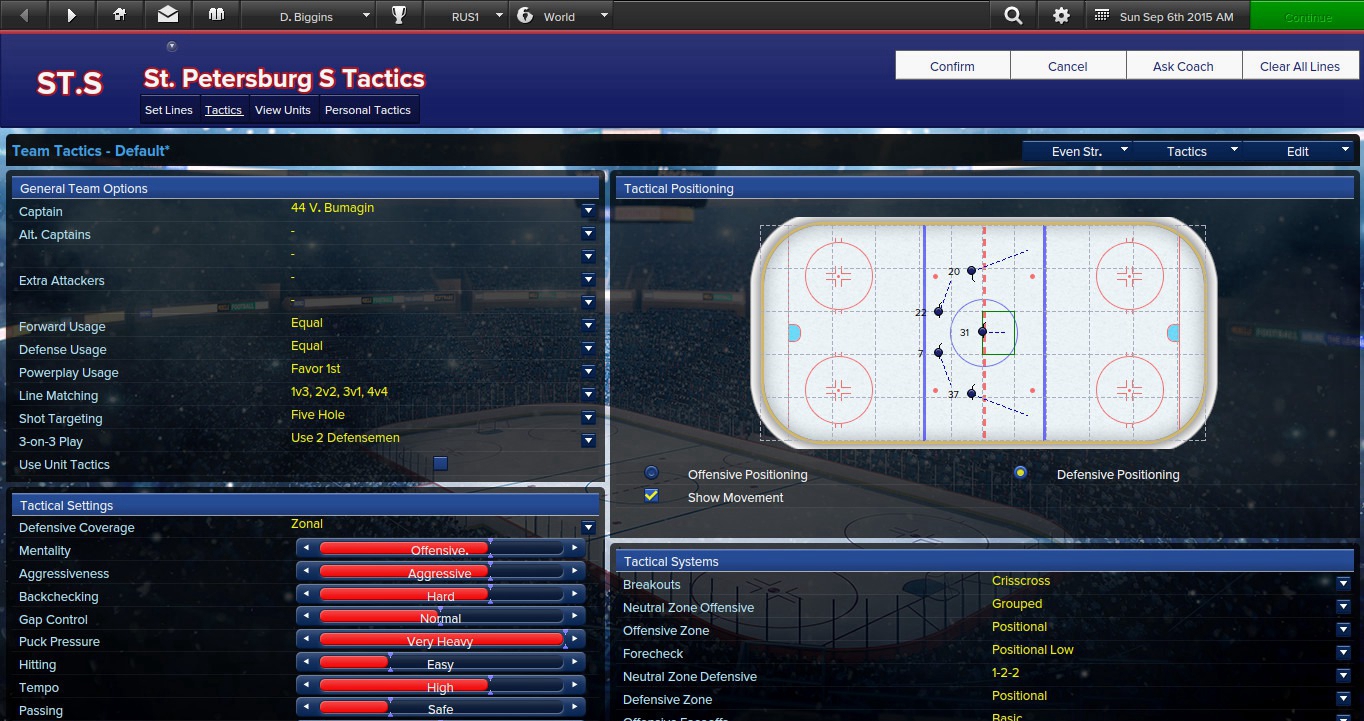Confirm the tactics changes
This screenshot has width=1364, height=721.
(952, 66)
